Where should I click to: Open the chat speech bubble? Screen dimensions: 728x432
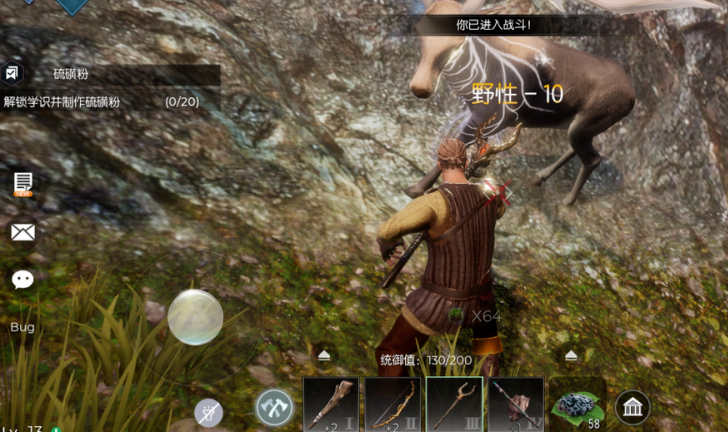coord(23,279)
